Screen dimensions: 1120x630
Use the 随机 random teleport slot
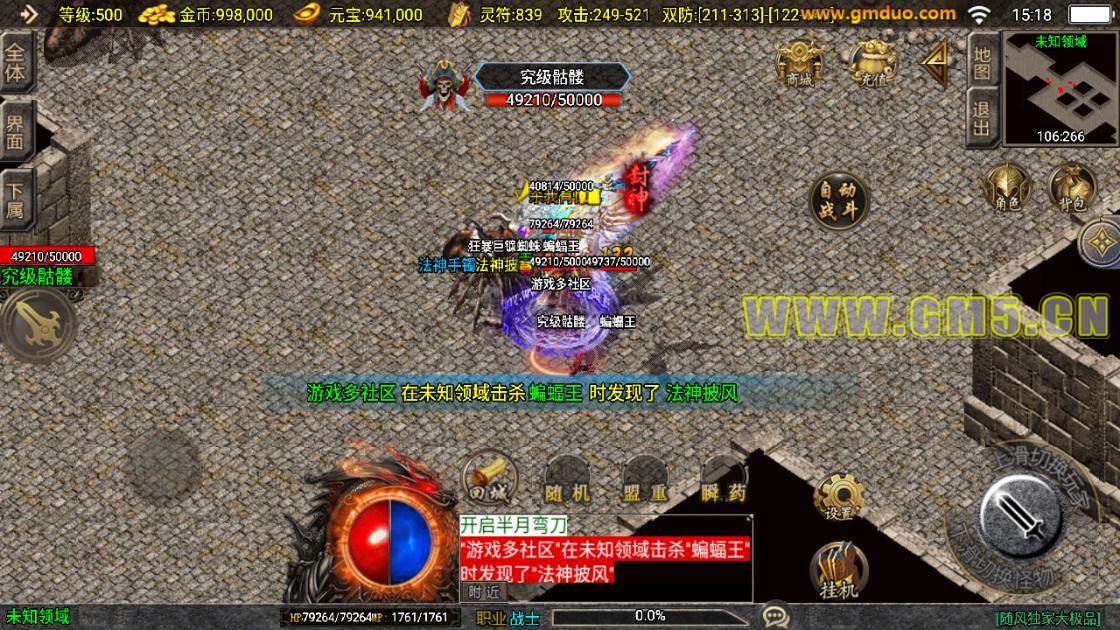pyautogui.click(x=567, y=478)
